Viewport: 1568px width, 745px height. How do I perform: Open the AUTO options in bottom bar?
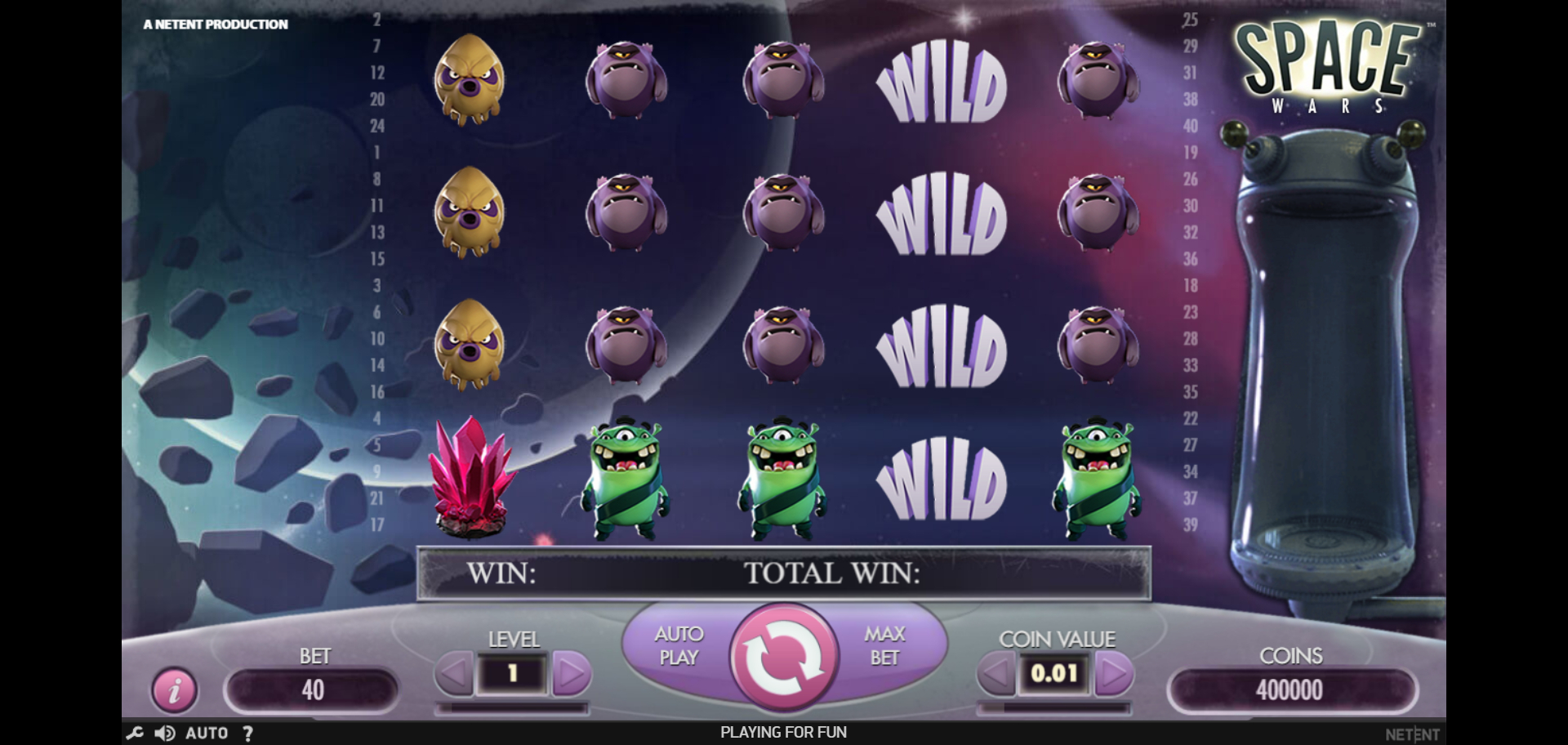(x=207, y=733)
